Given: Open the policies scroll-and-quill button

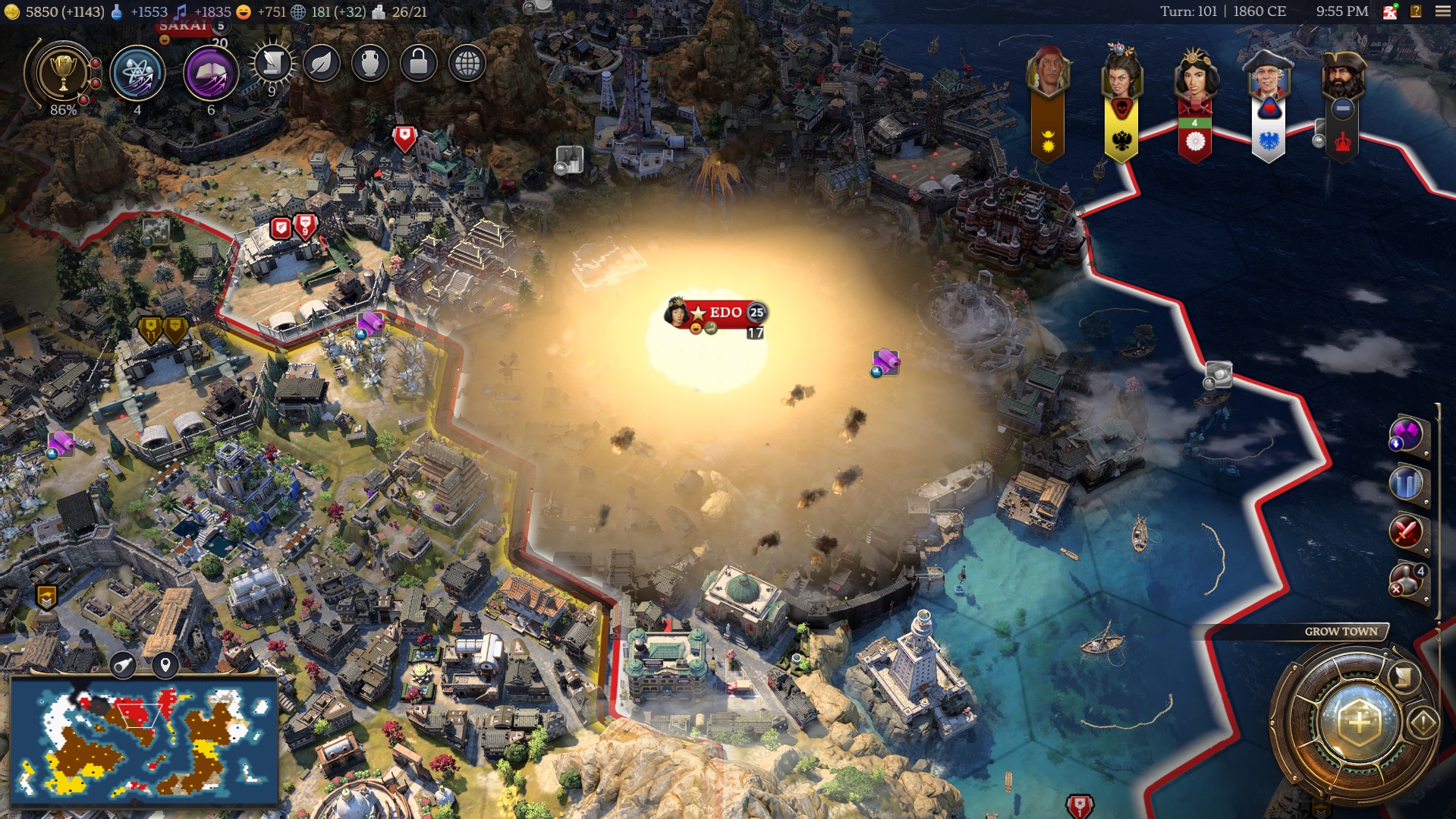Looking at the screenshot, I should 272,64.
